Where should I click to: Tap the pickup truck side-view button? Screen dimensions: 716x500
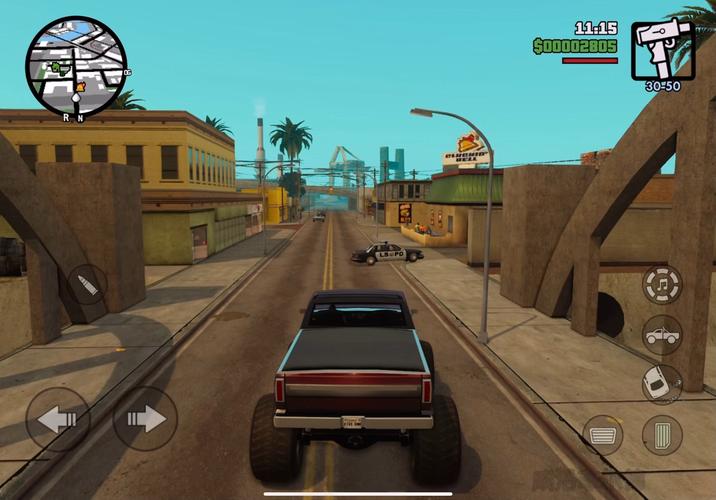click(662, 335)
